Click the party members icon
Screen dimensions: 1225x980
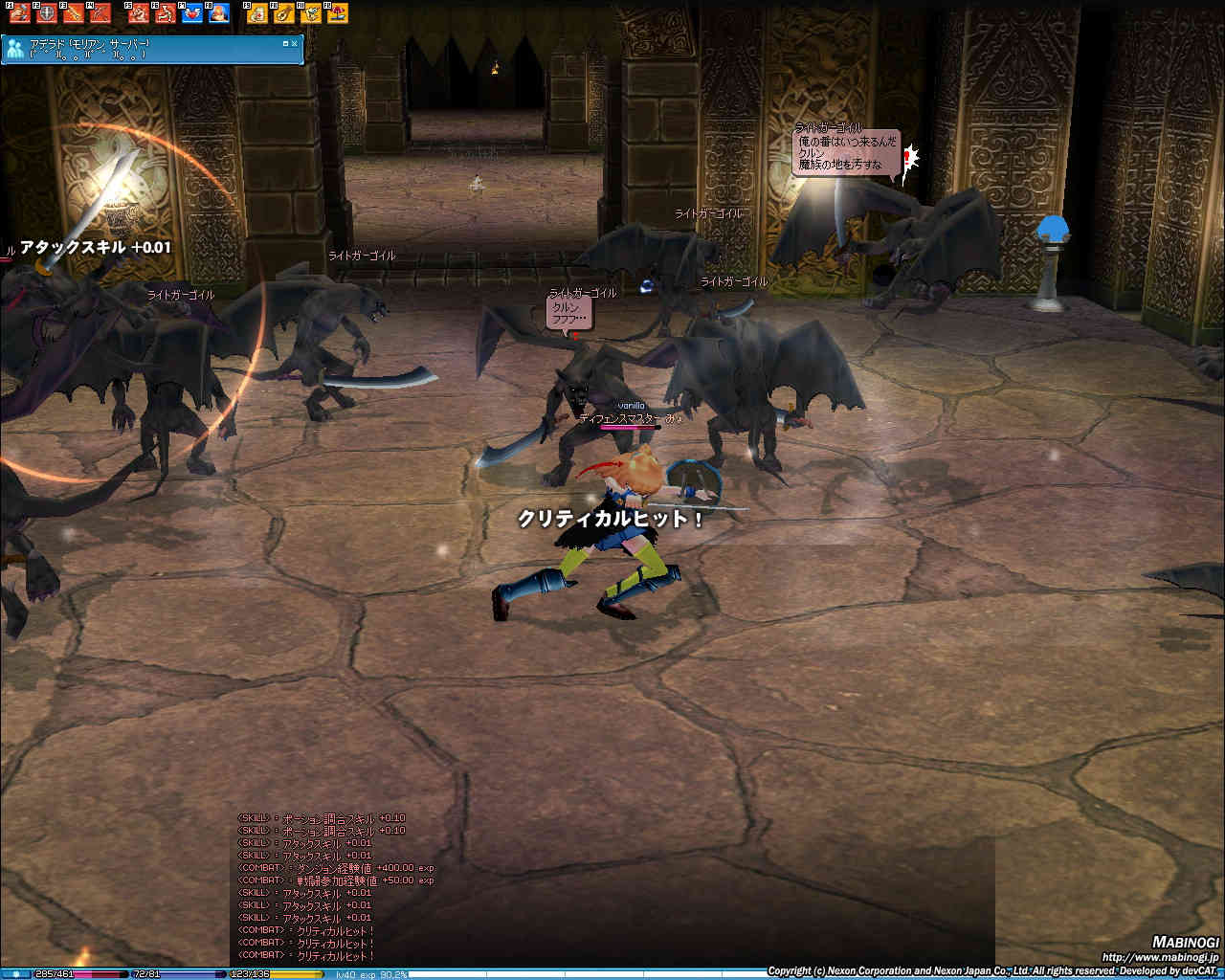pos(15,50)
